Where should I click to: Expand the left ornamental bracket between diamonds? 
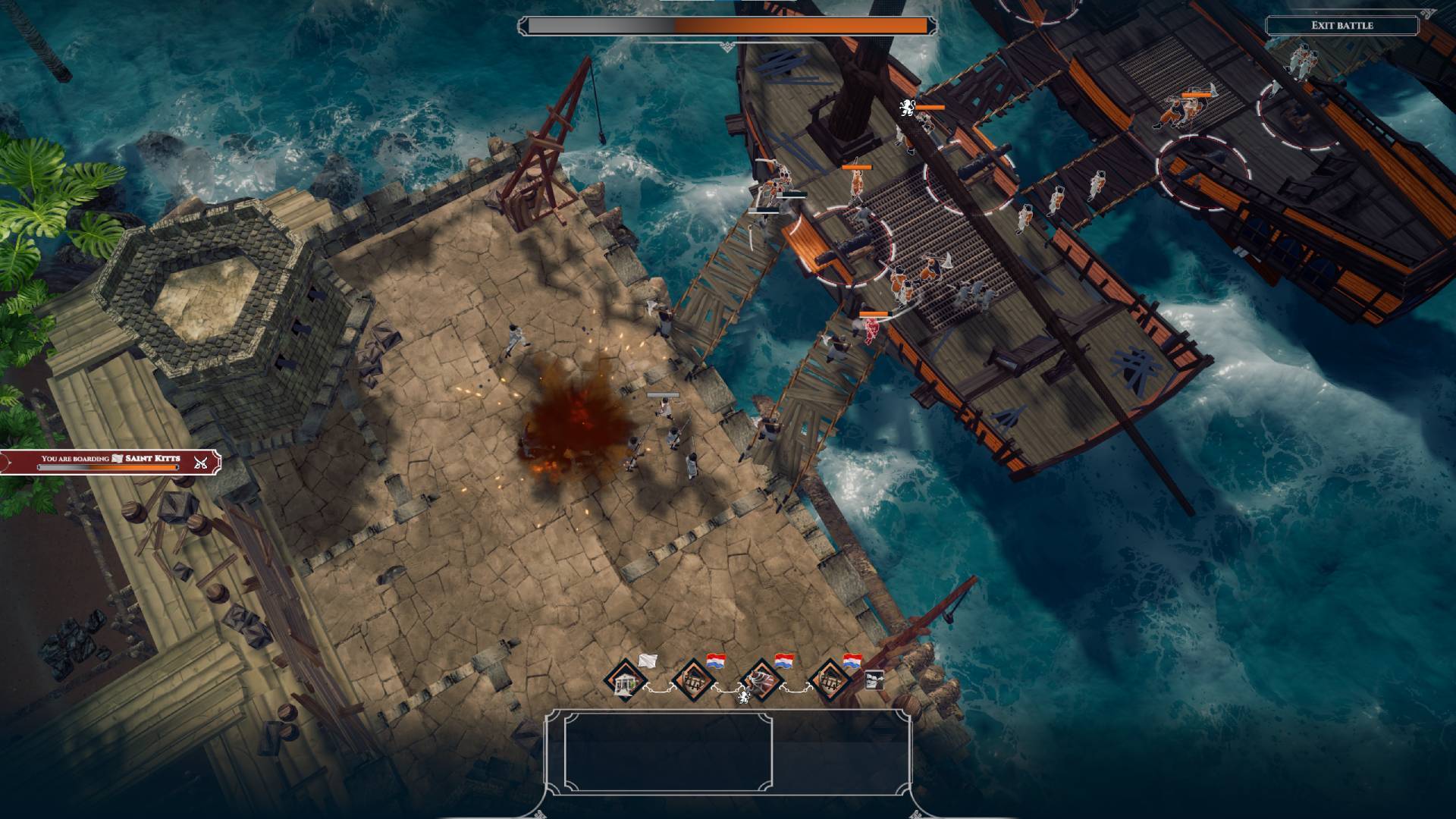pyautogui.click(x=661, y=689)
